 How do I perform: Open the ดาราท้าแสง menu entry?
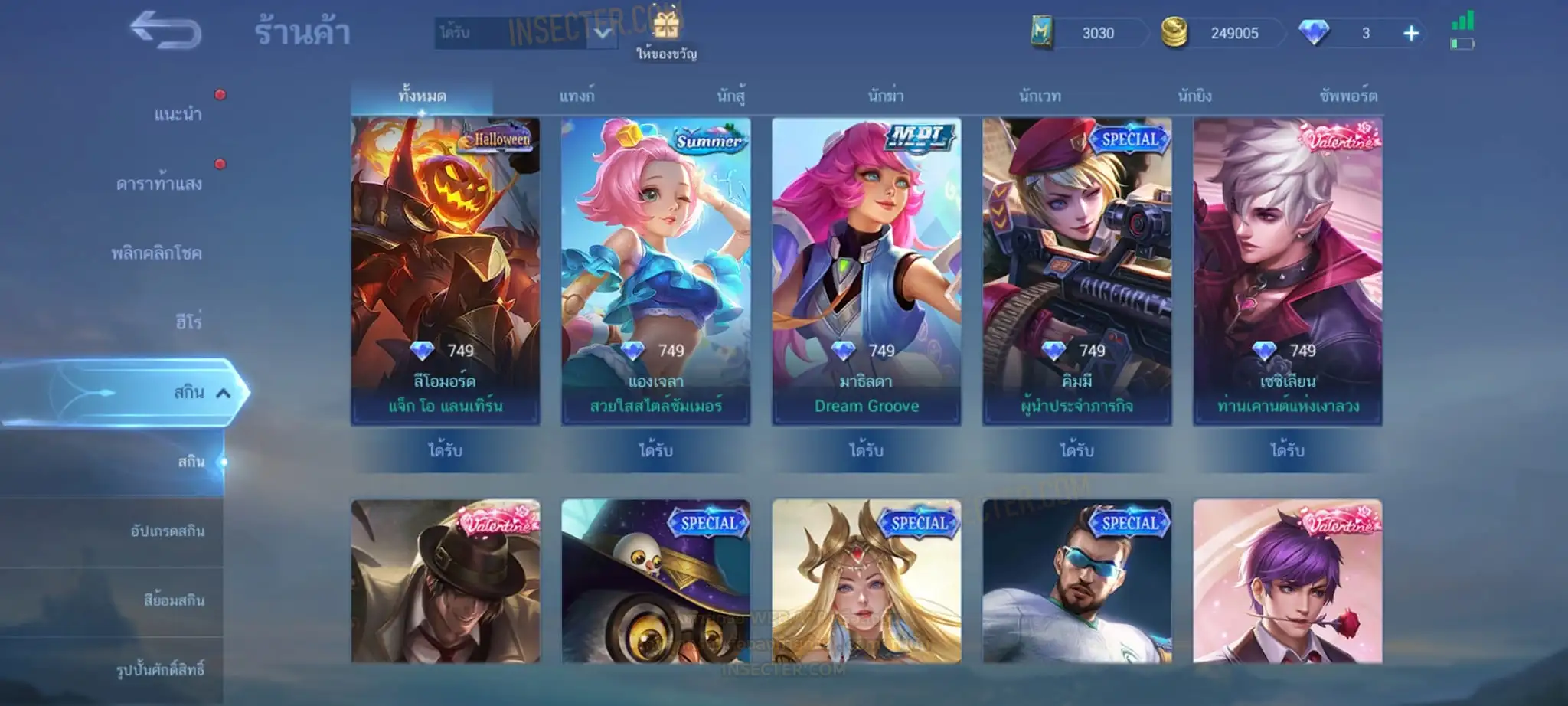pyautogui.click(x=159, y=184)
